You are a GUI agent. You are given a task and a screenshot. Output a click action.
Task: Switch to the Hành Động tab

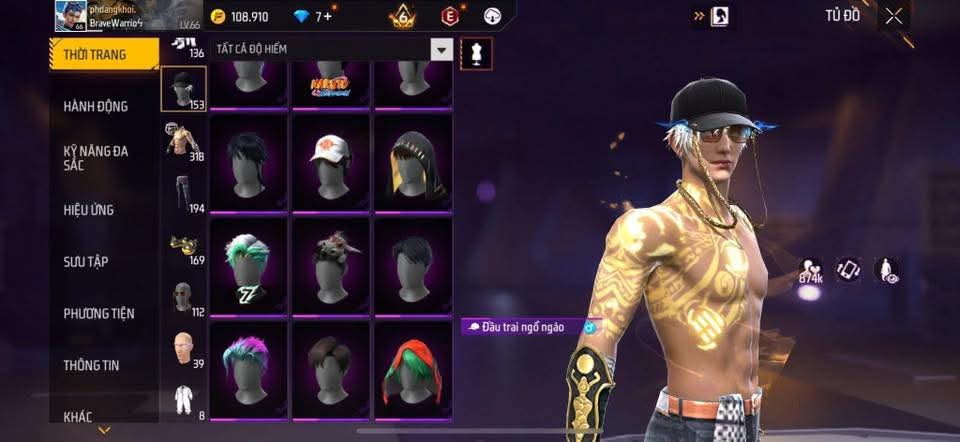tap(96, 106)
